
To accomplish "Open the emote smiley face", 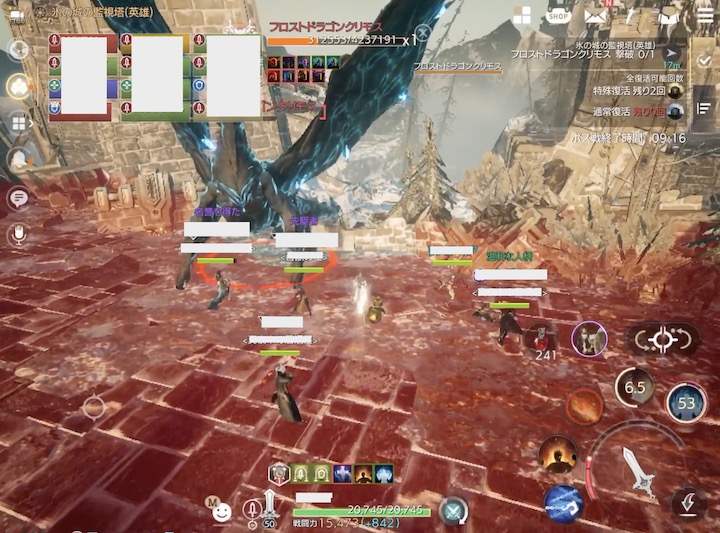I will (x=222, y=511).
